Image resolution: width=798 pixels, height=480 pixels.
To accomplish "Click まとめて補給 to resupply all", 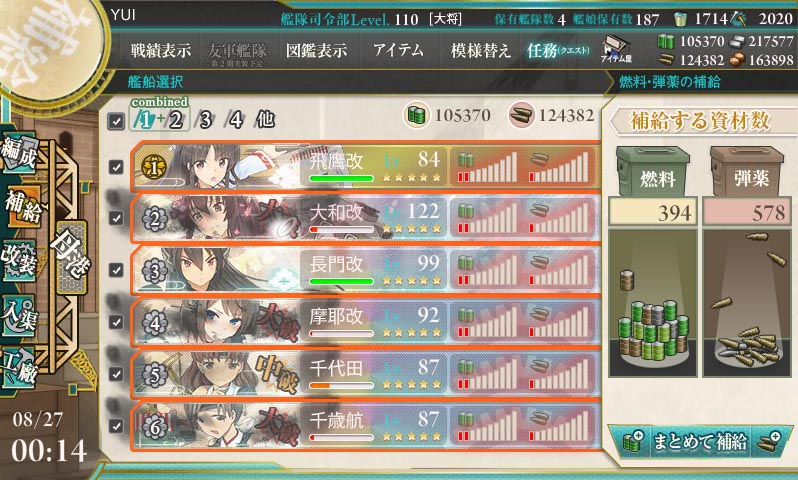I will click(x=699, y=440).
